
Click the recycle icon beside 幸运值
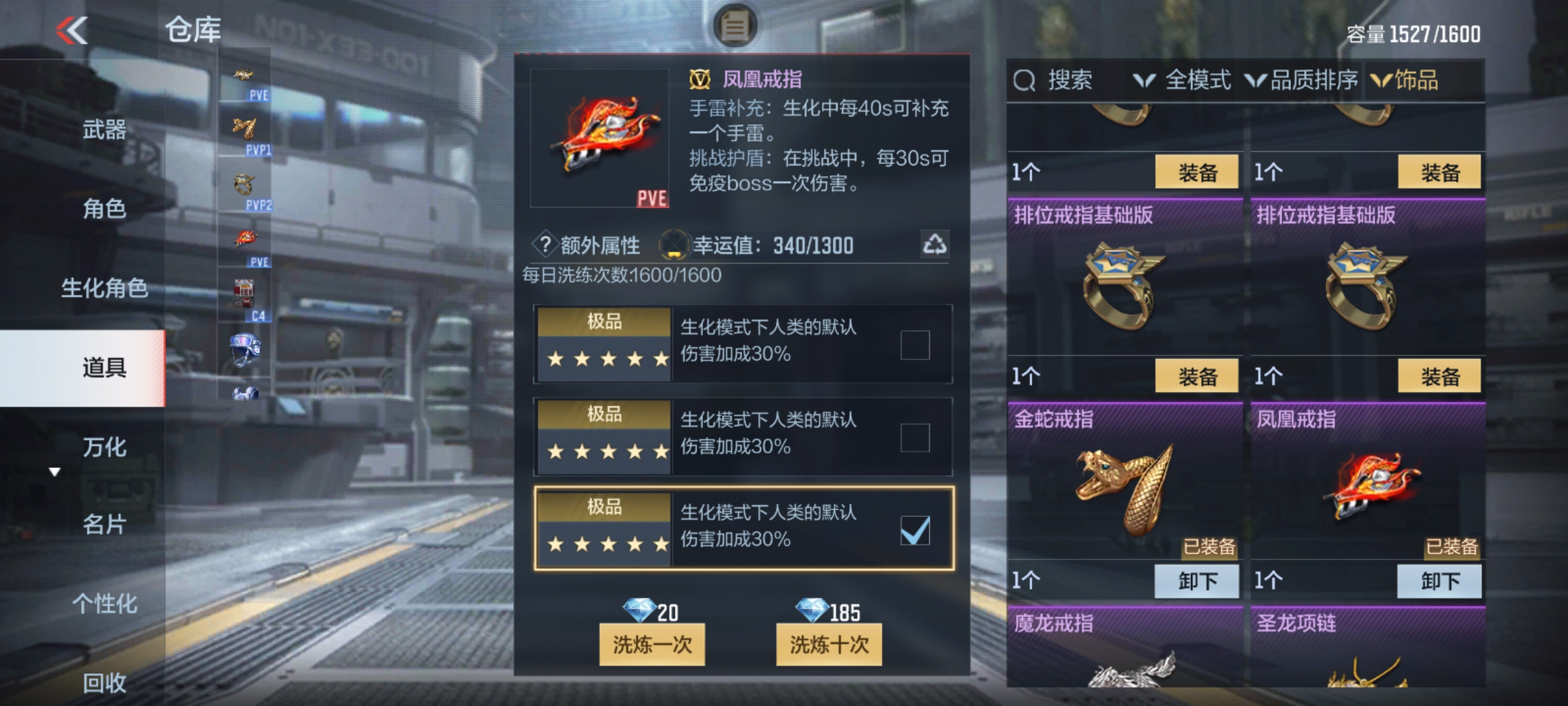(x=934, y=244)
